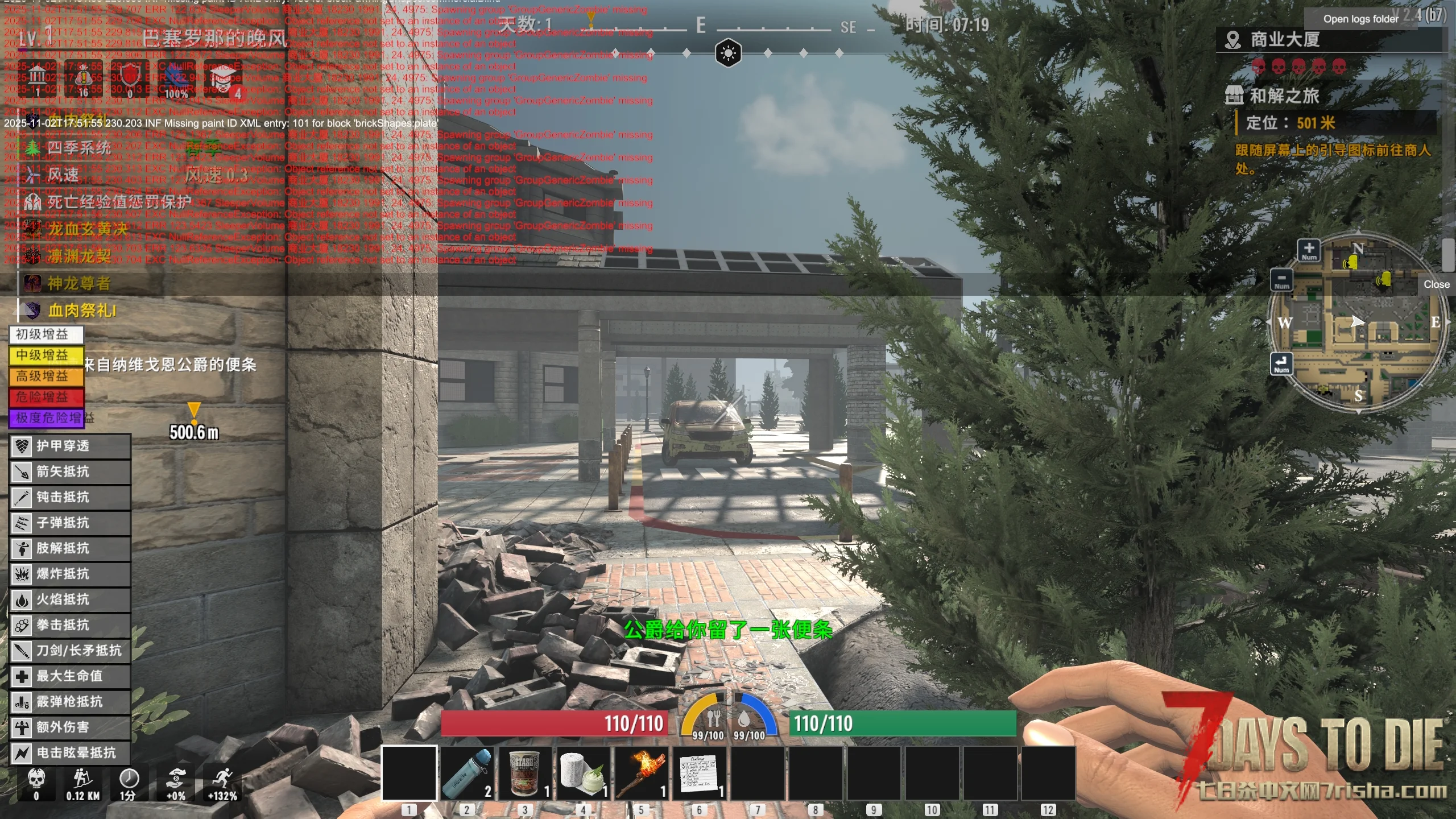Zoom out the minimap with minus button
1456x819 pixels.
pos(1282,280)
